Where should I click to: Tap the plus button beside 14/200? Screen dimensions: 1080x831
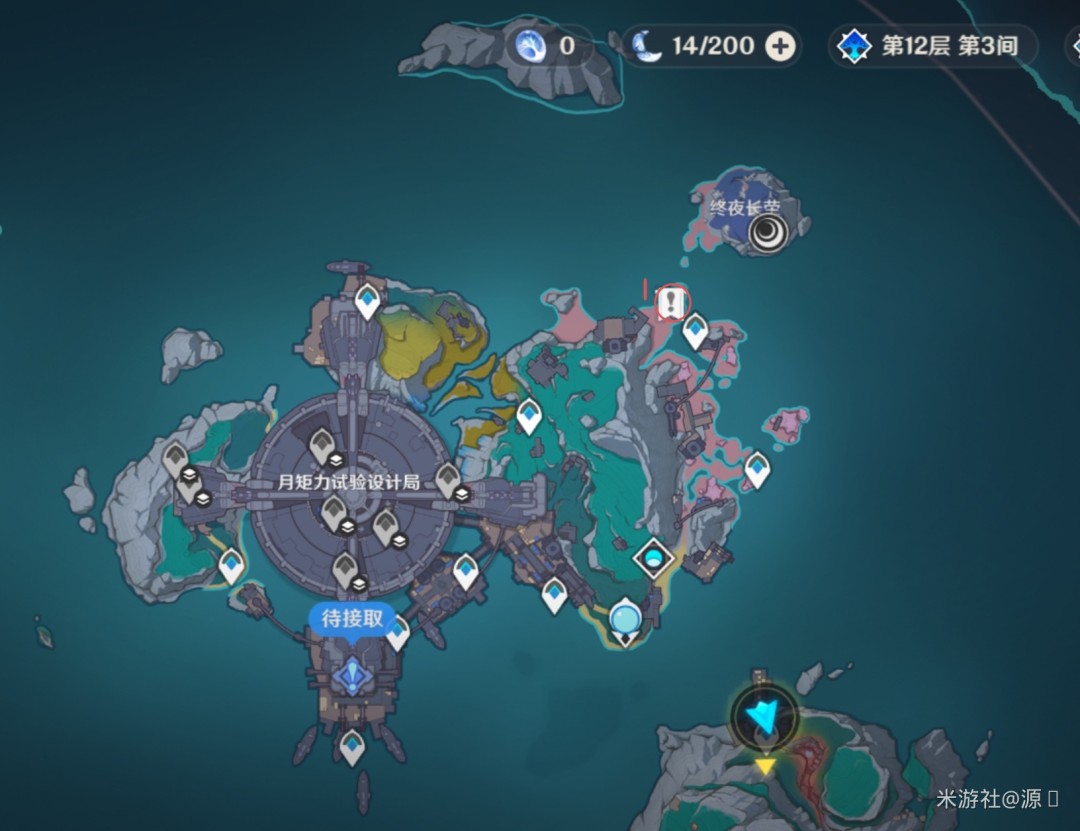[781, 46]
